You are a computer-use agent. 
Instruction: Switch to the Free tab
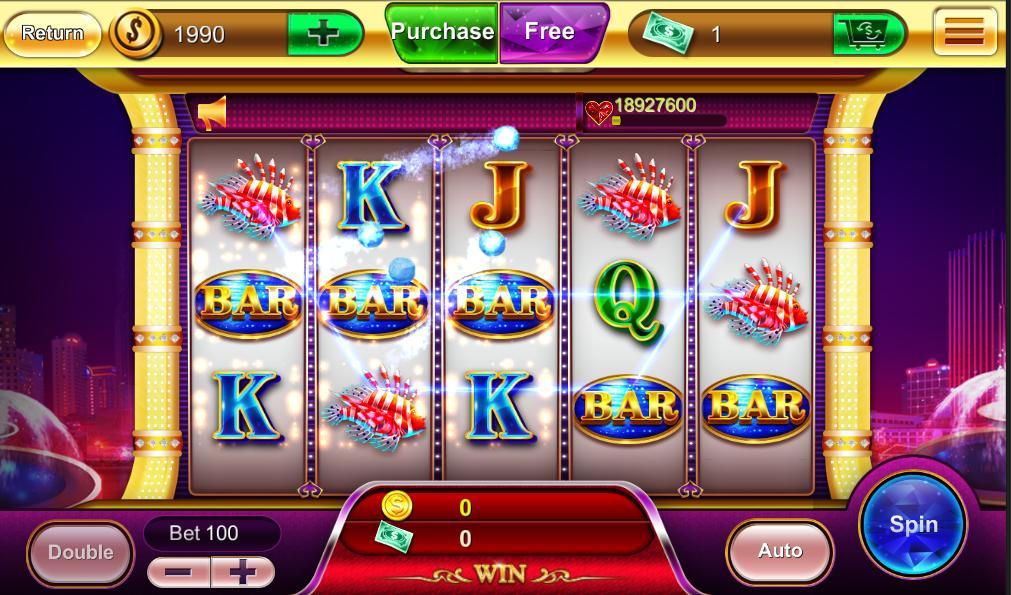click(x=551, y=31)
